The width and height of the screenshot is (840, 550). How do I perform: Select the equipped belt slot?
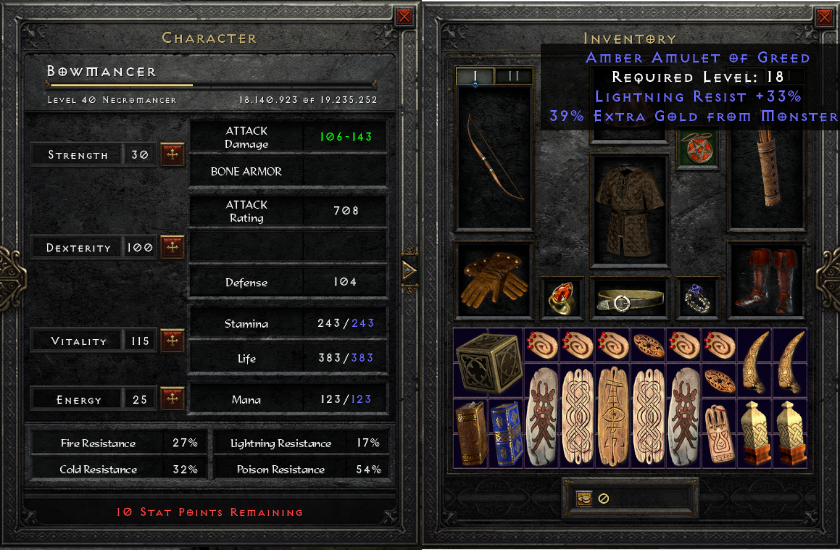point(629,299)
